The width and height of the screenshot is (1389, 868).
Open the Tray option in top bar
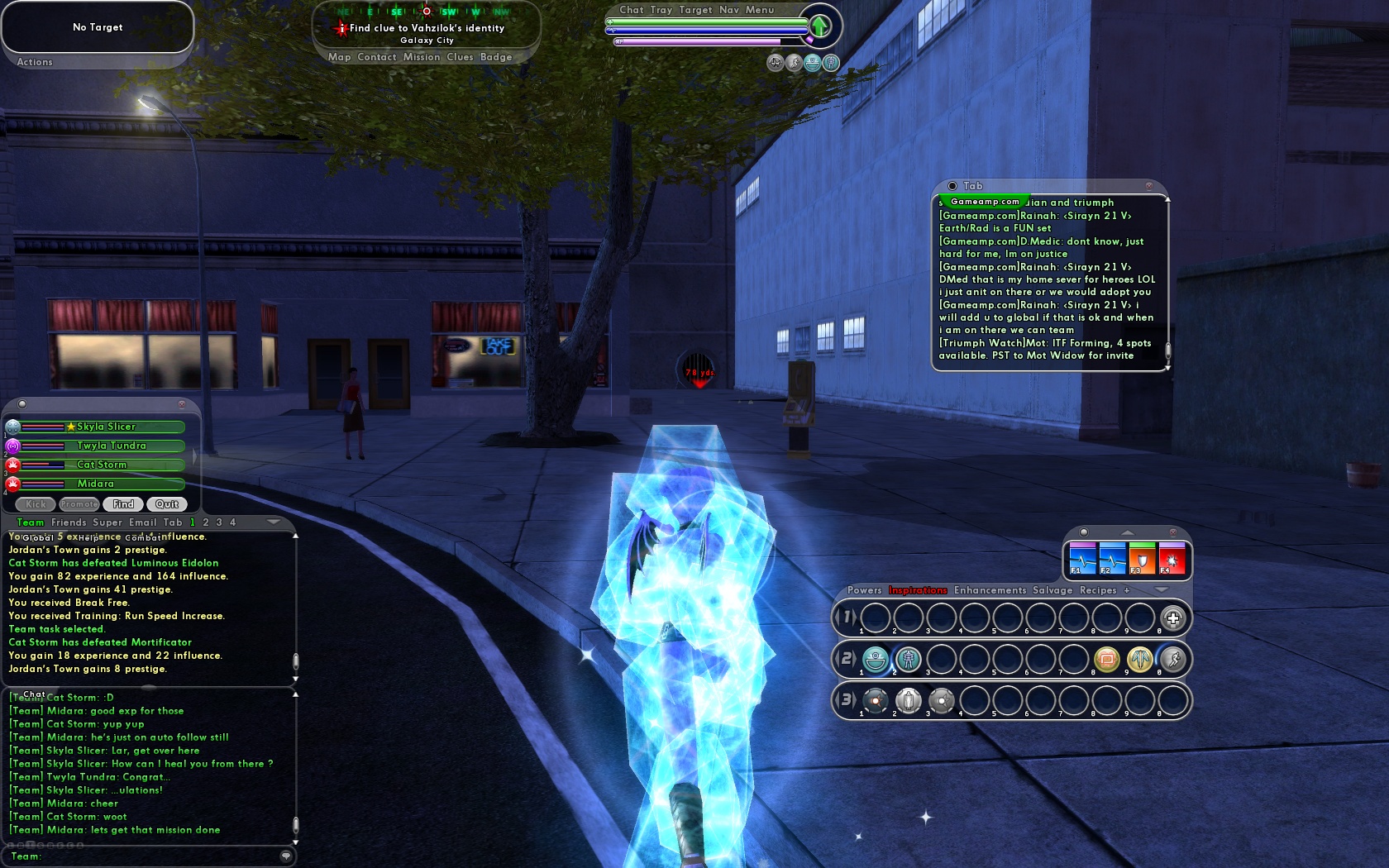pyautogui.click(x=661, y=10)
